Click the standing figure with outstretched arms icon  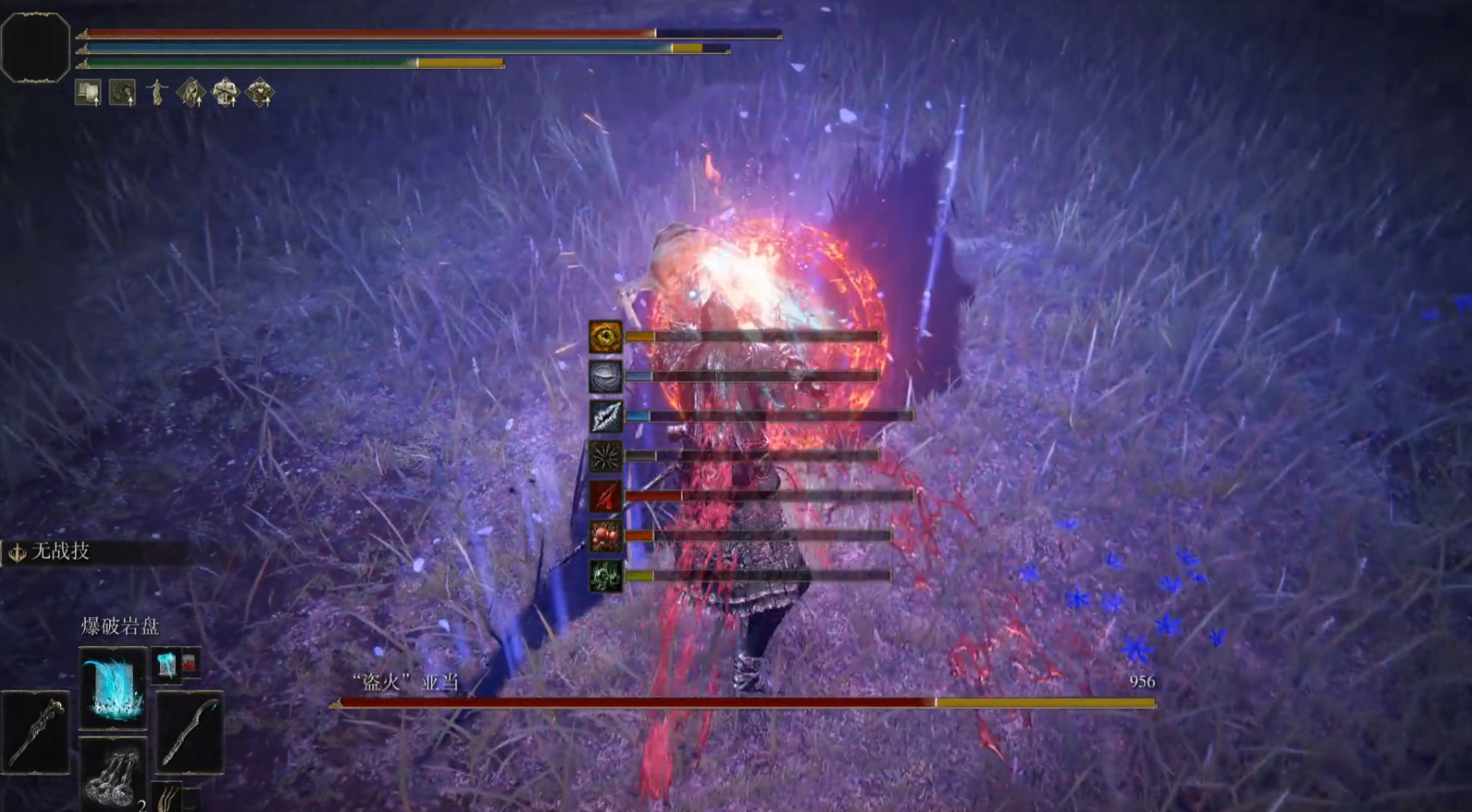coord(157,92)
